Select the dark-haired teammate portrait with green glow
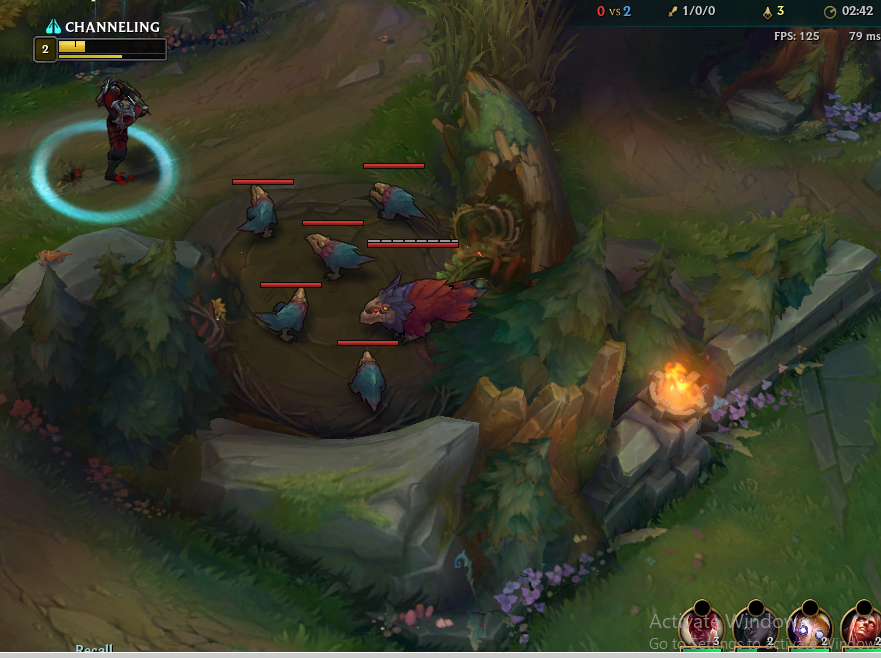This screenshot has width=881, height=658. click(756, 628)
